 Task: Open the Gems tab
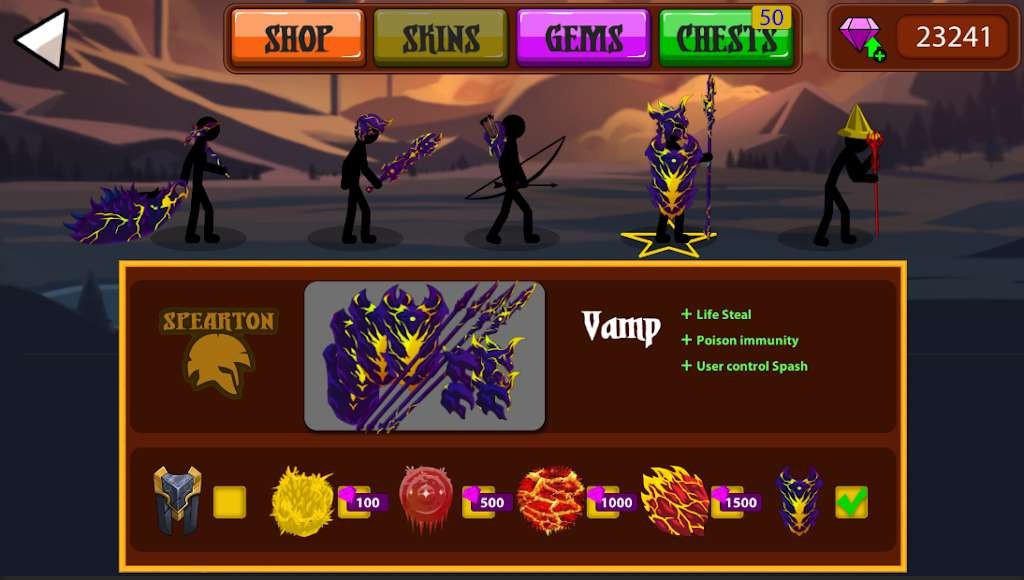(583, 38)
